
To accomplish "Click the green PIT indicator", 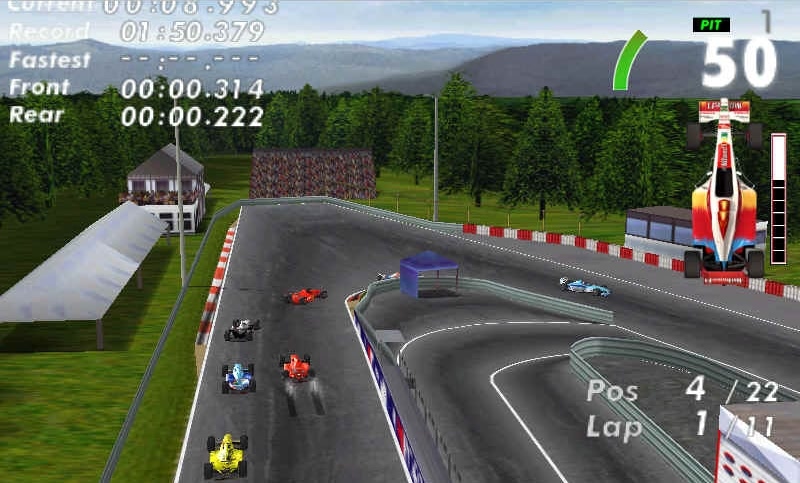I will pos(710,24).
